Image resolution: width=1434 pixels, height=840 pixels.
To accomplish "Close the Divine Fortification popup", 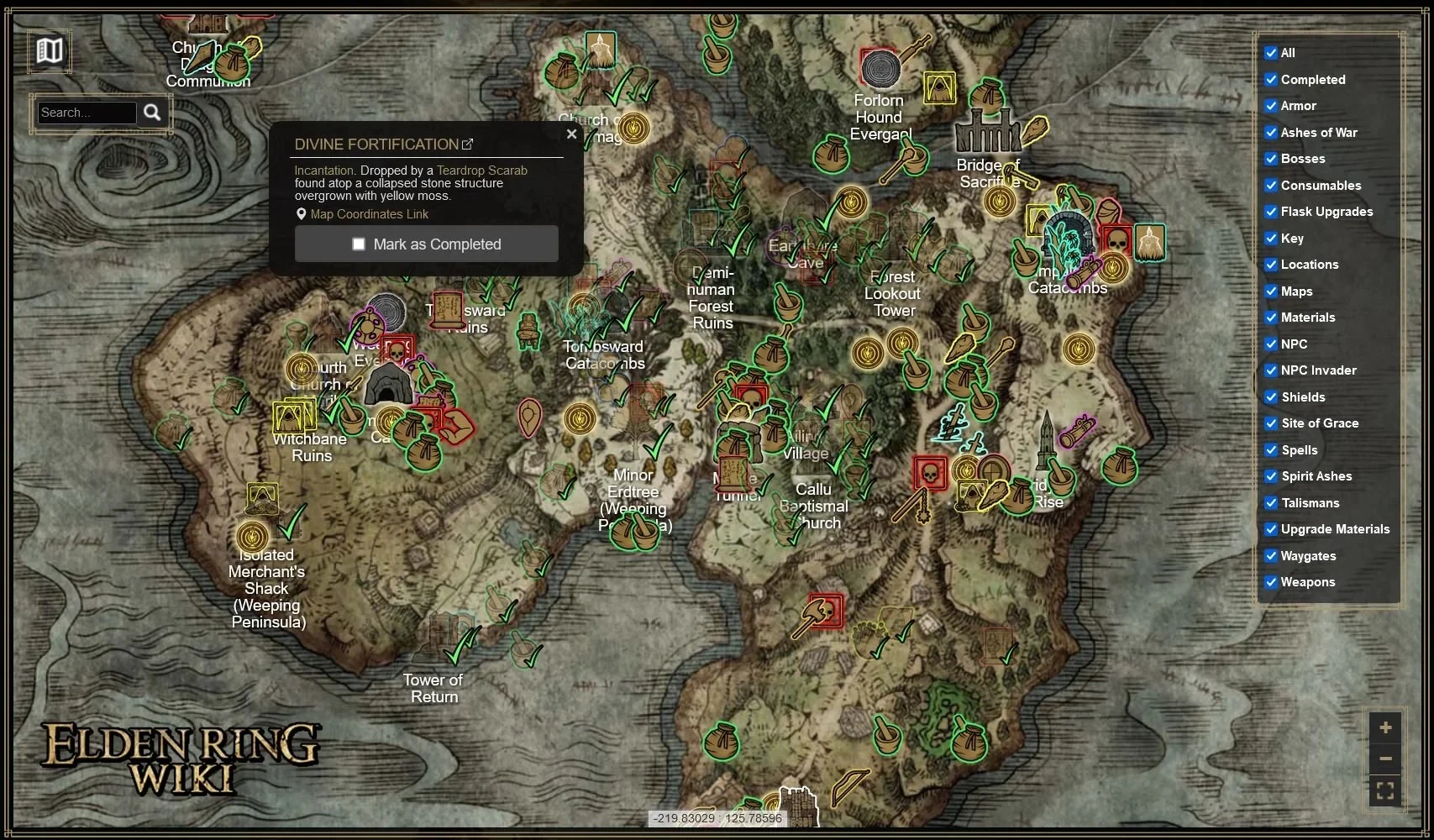I will tap(571, 134).
